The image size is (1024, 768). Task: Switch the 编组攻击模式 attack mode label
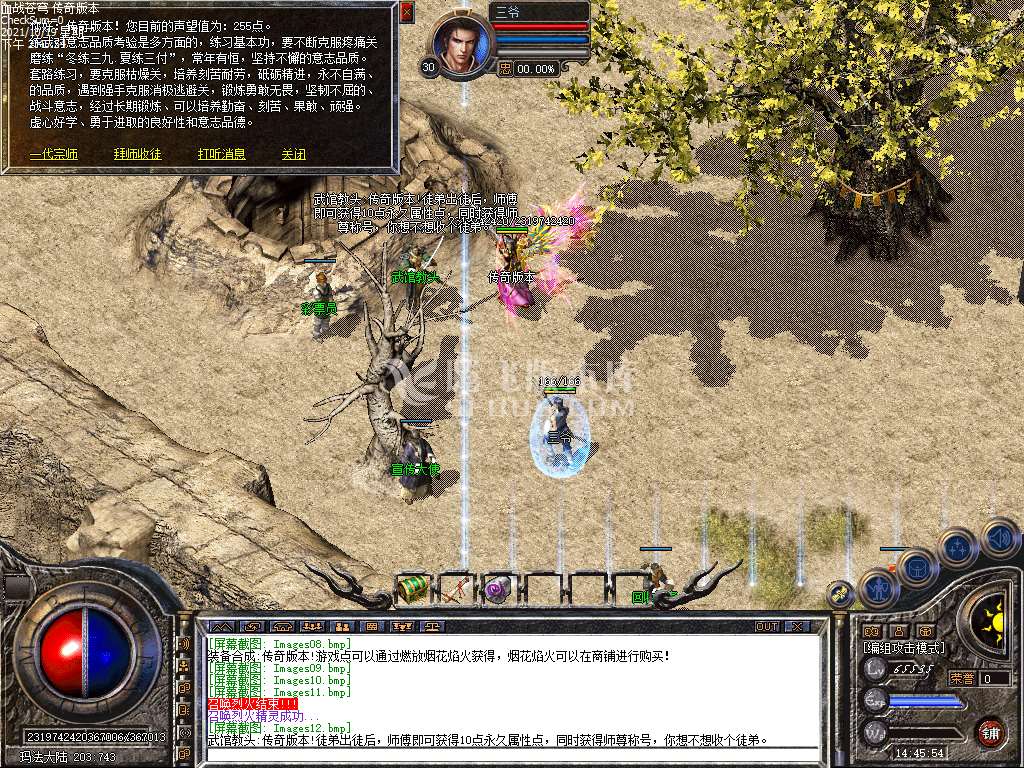904,648
